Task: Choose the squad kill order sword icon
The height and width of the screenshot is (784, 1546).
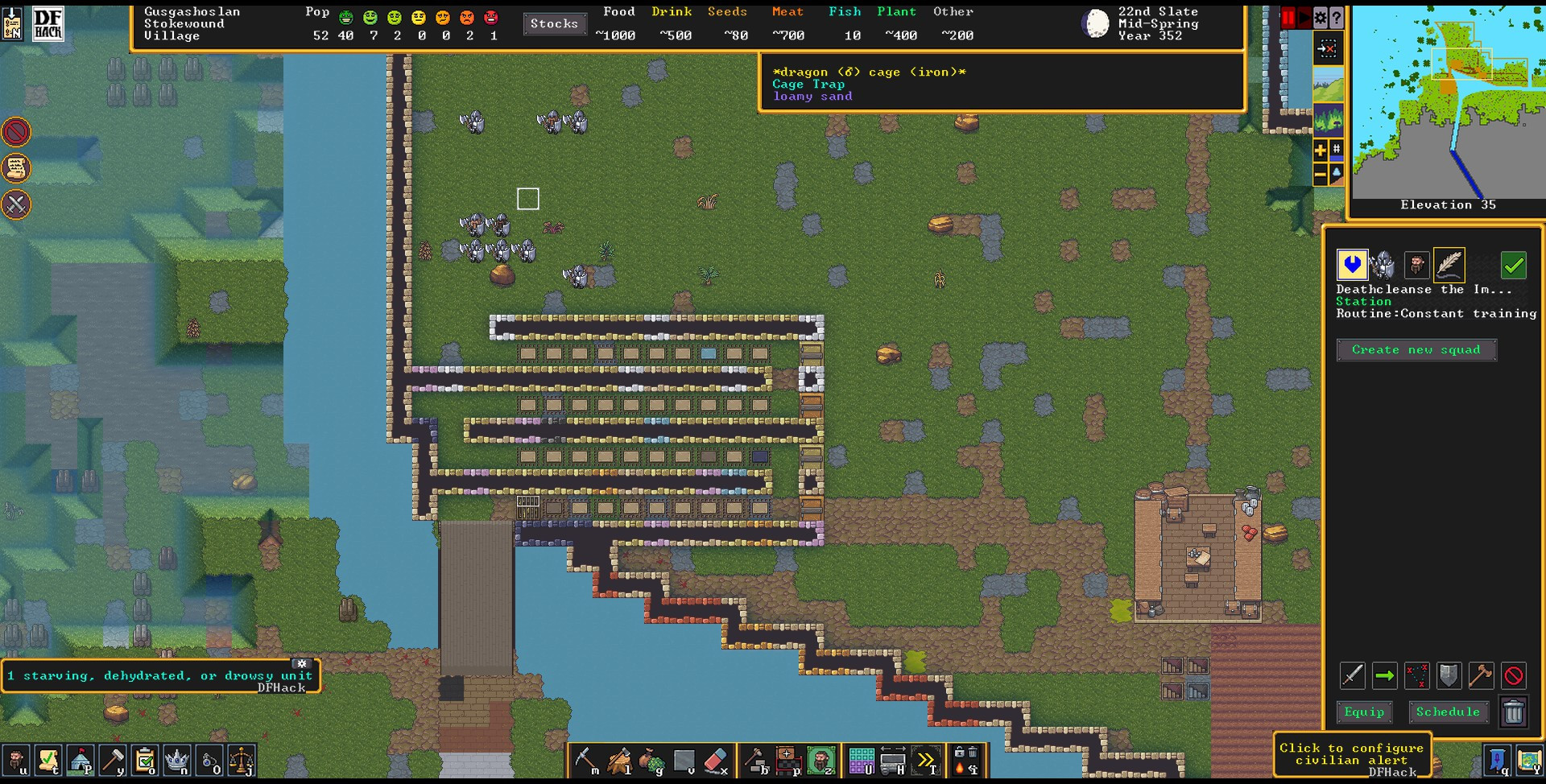Action: point(1352,675)
